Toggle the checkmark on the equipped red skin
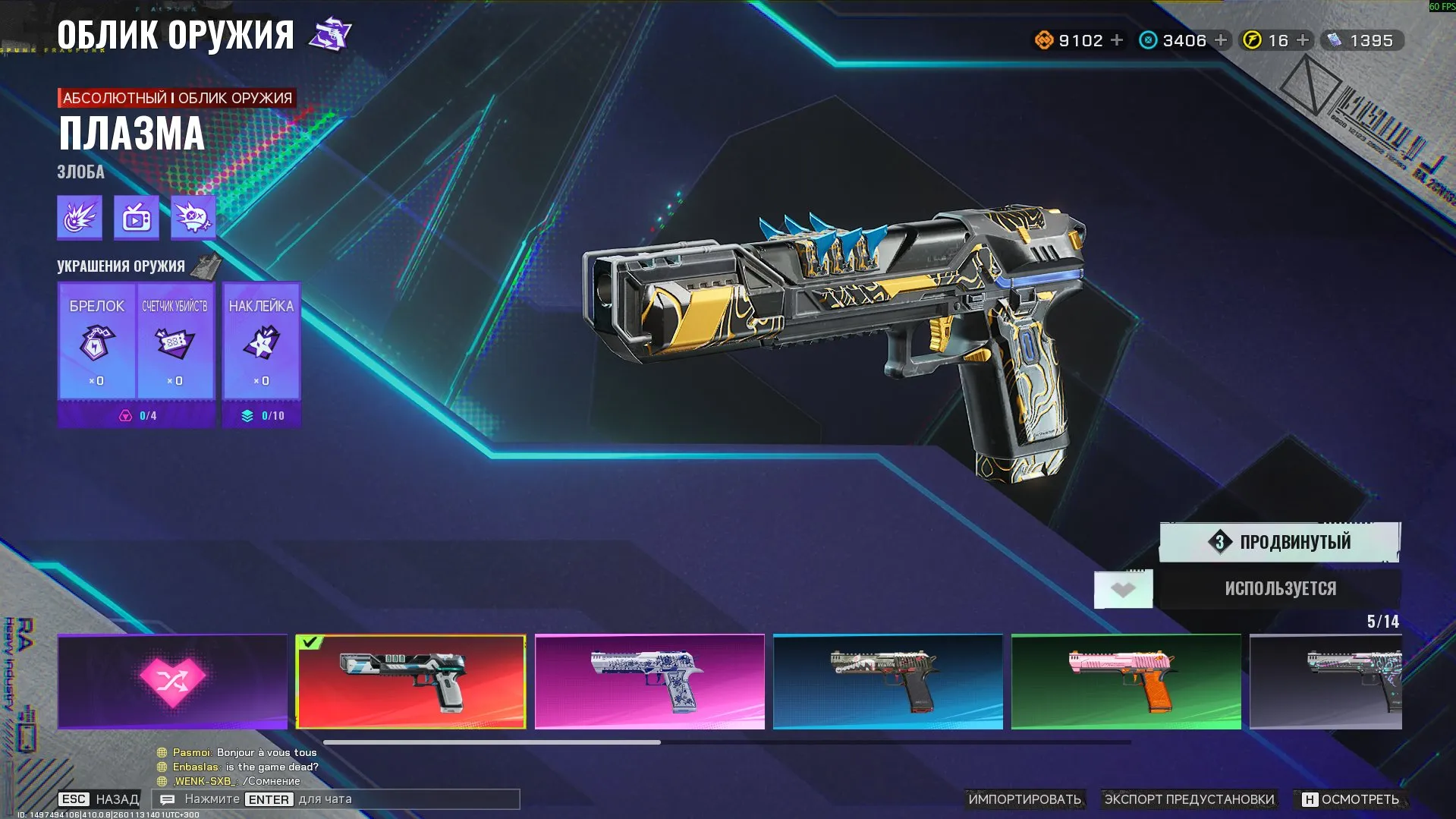1456x819 pixels. pyautogui.click(x=310, y=644)
